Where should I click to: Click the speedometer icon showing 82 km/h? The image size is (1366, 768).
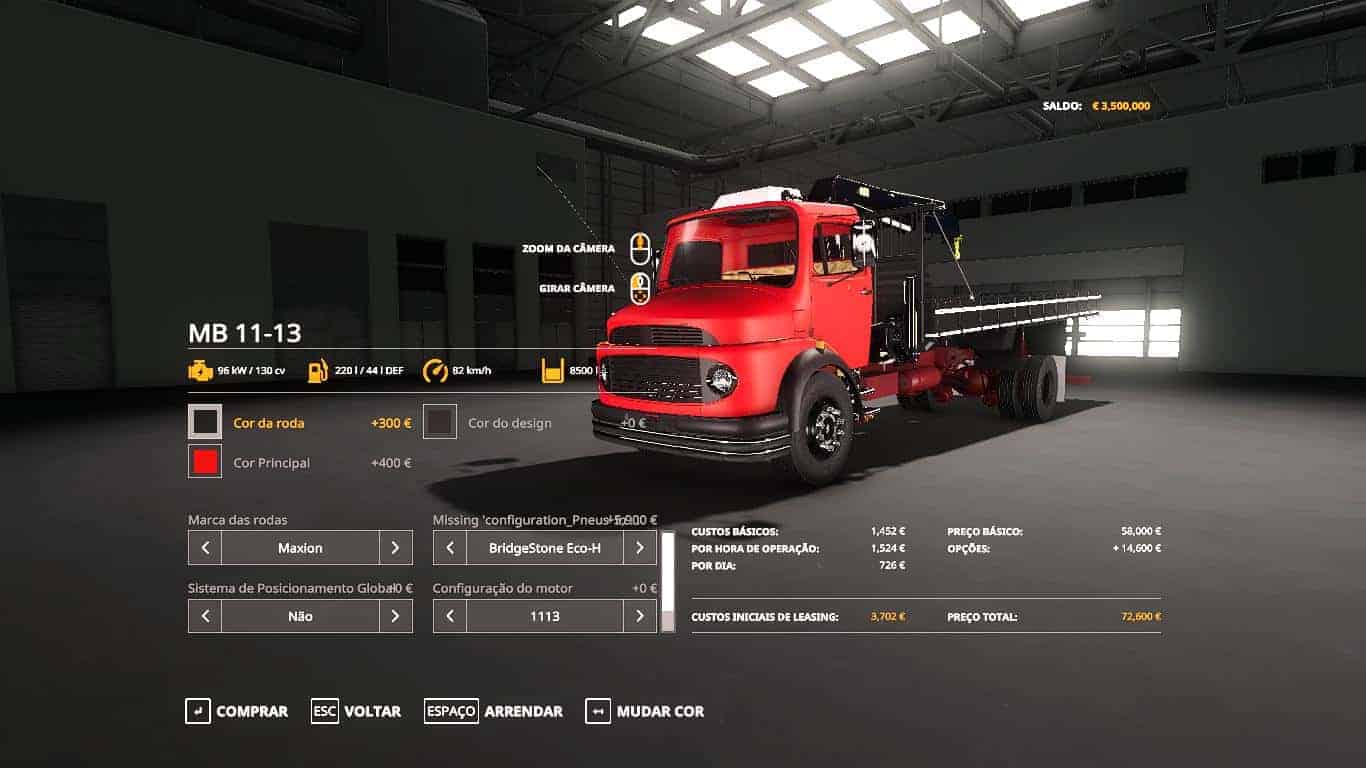pyautogui.click(x=437, y=368)
